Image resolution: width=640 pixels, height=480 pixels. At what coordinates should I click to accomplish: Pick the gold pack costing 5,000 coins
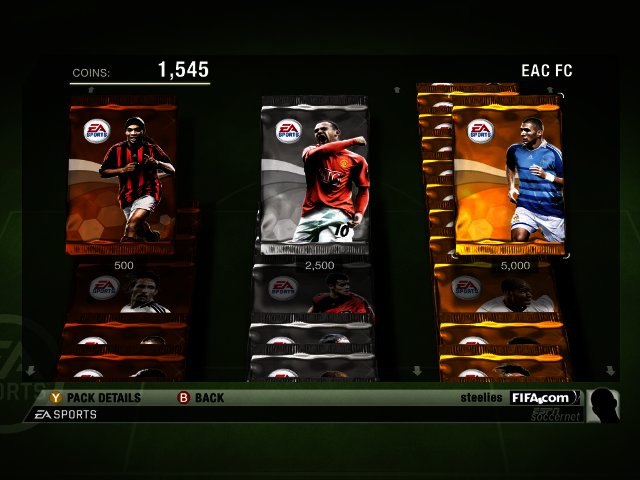click(508, 178)
